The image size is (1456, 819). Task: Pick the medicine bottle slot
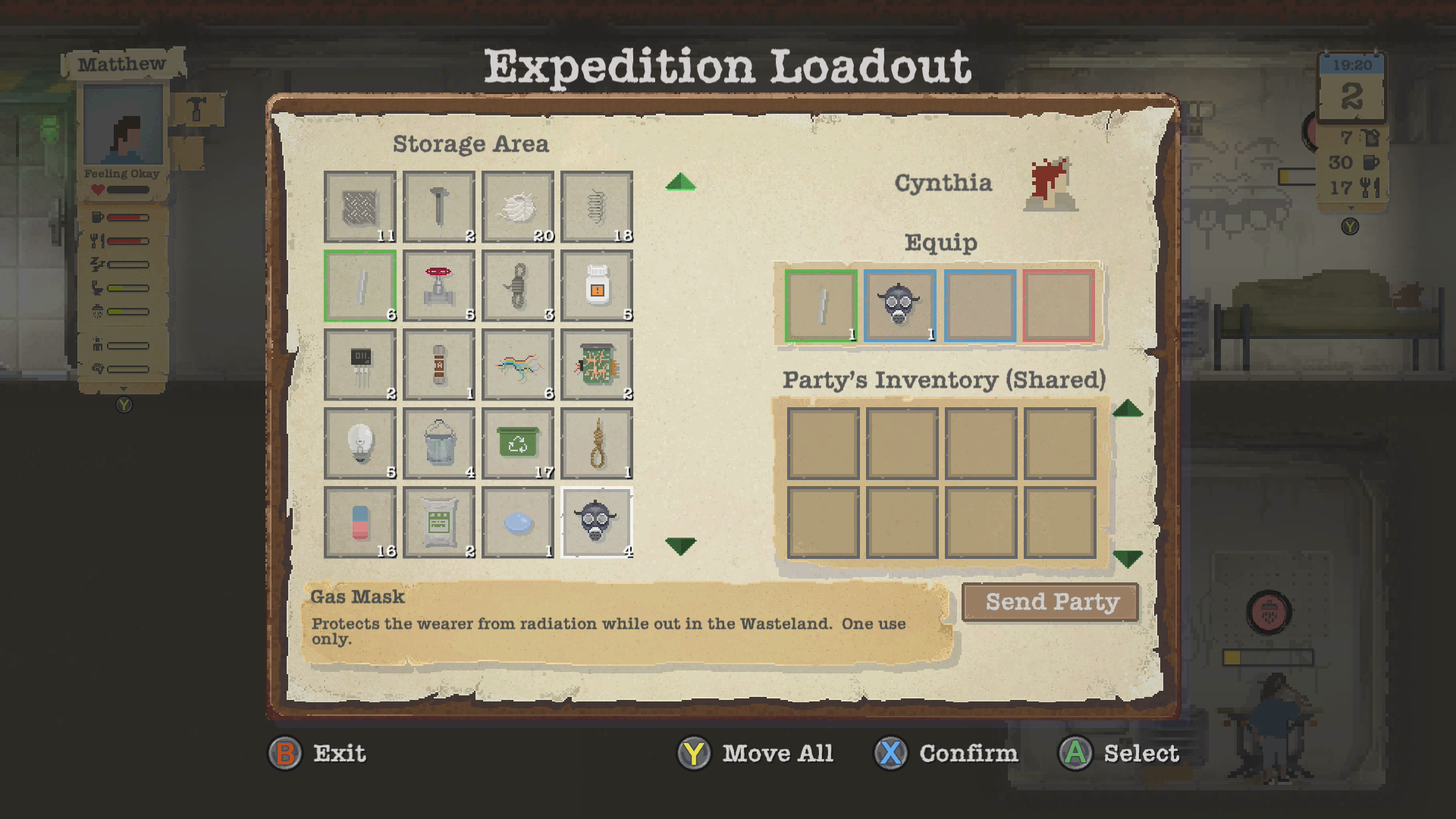click(x=597, y=286)
